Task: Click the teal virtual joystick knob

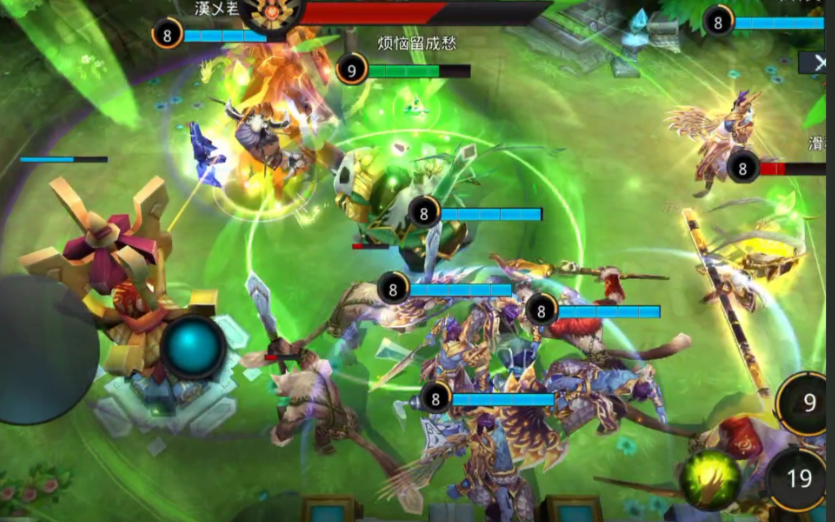Action: [194, 347]
